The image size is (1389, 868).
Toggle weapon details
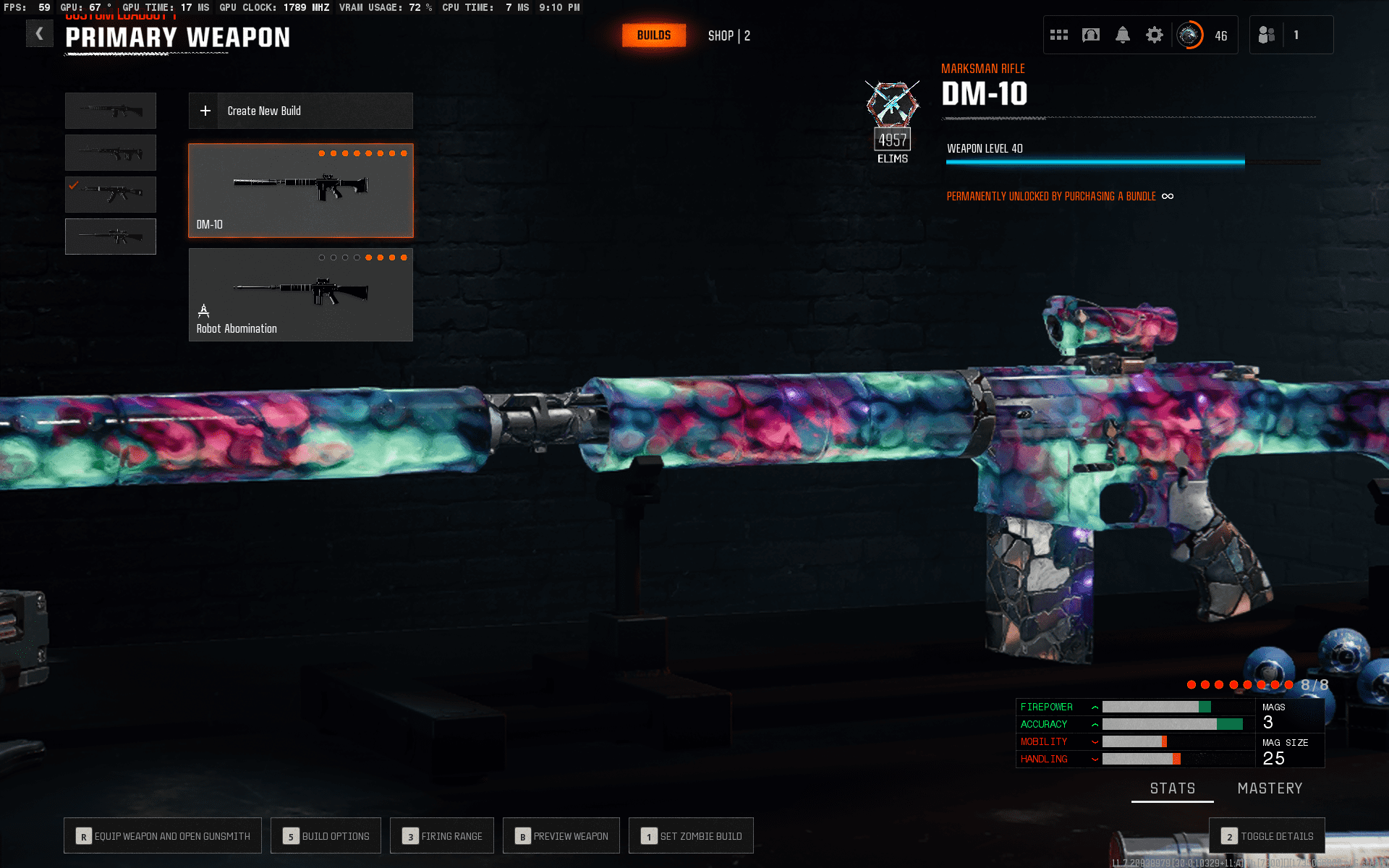pyautogui.click(x=1267, y=836)
